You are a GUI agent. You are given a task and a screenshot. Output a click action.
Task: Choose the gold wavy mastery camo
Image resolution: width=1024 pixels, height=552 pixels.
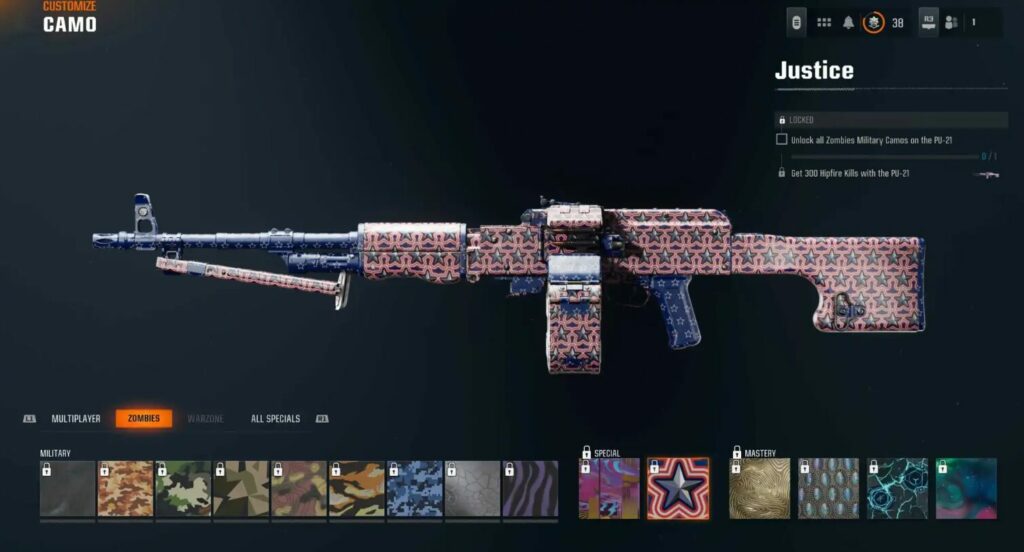coord(760,489)
